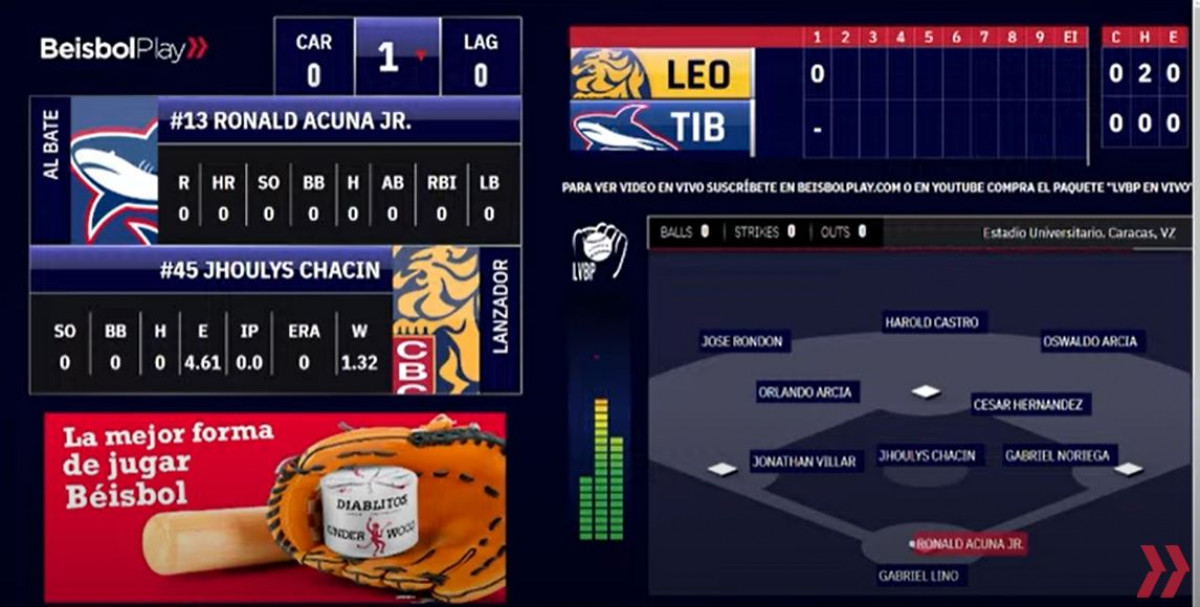The image size is (1200, 607).
Task: Click the Gabriel Noriega player label
Action: 1058,455
